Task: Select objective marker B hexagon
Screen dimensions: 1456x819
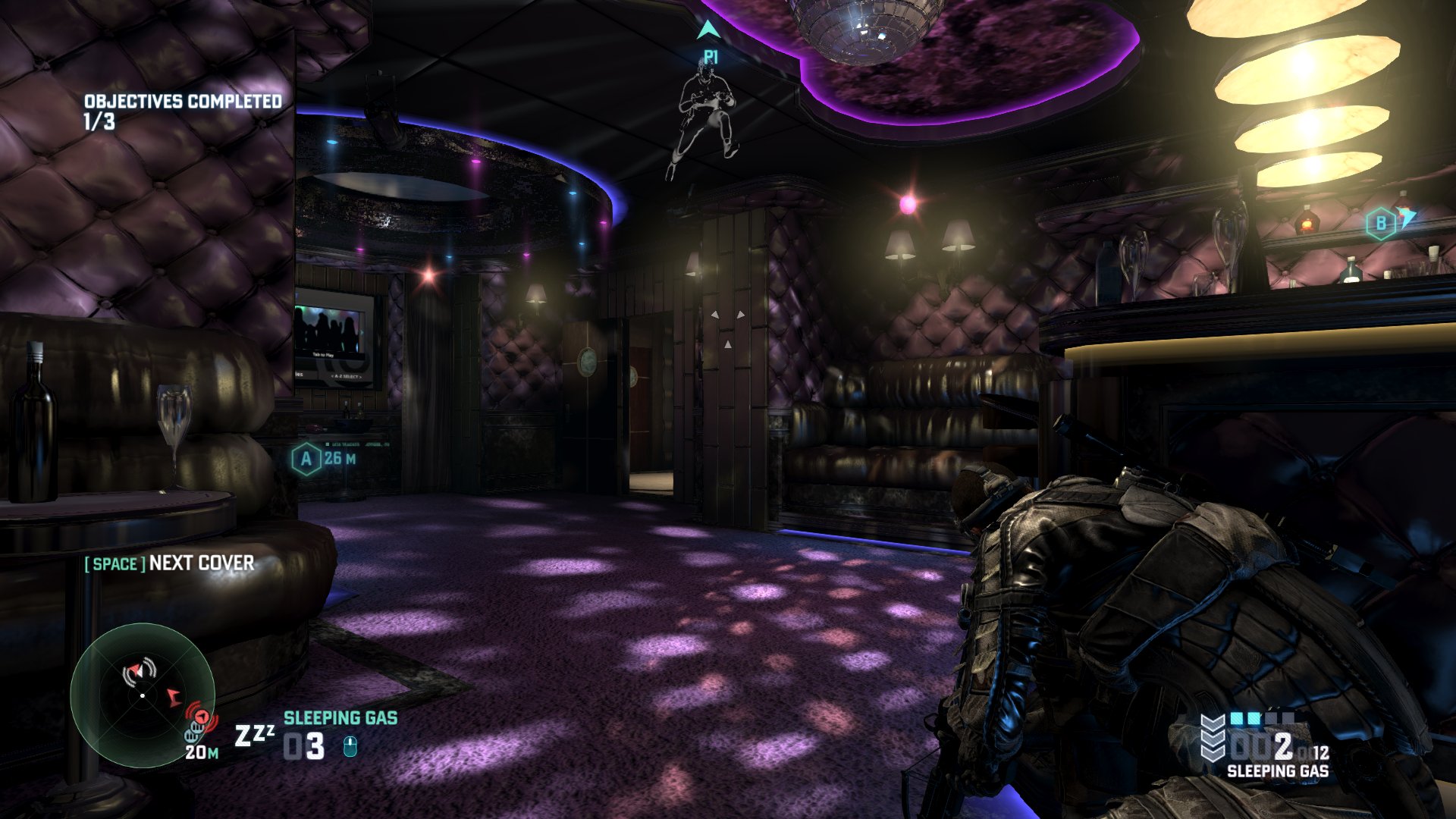Action: coord(1380,224)
